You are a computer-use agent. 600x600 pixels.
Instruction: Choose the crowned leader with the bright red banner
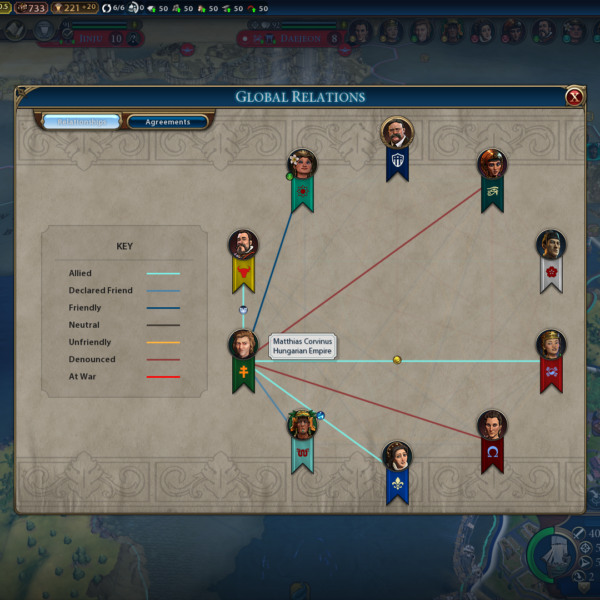coord(551,345)
